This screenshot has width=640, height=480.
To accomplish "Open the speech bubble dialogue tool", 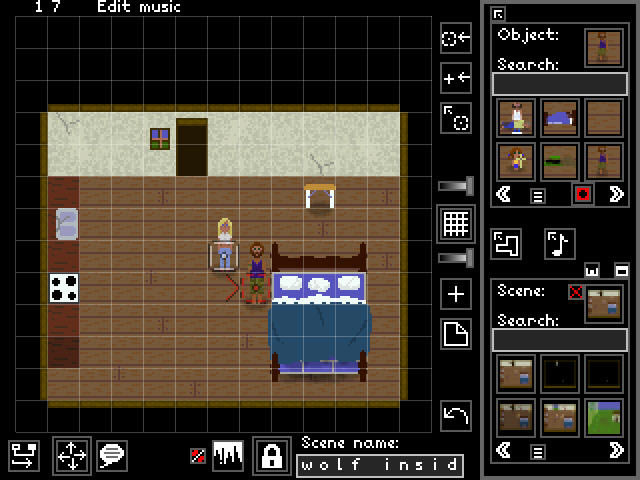I will point(111,457).
